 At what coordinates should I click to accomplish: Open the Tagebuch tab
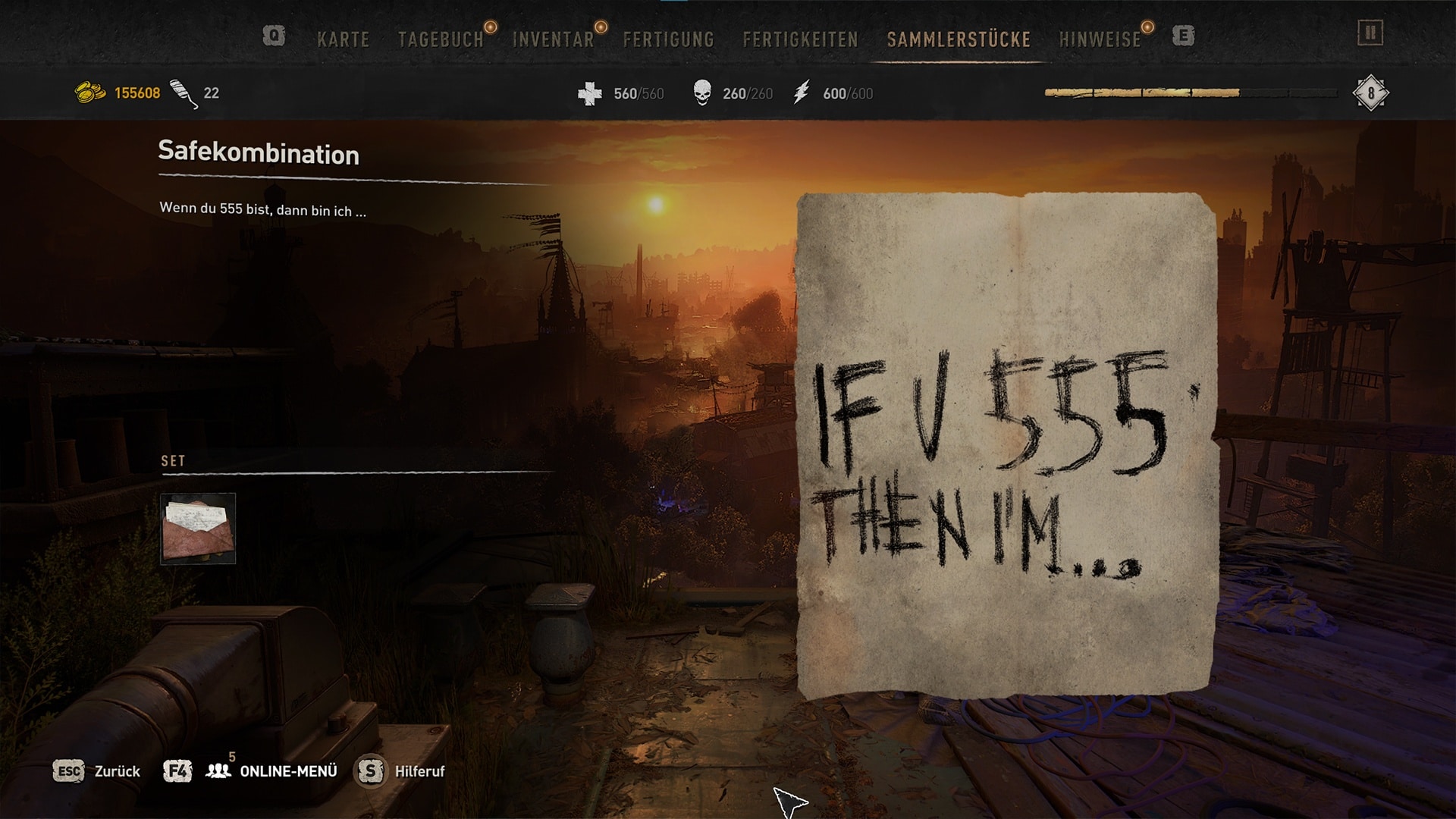[441, 39]
